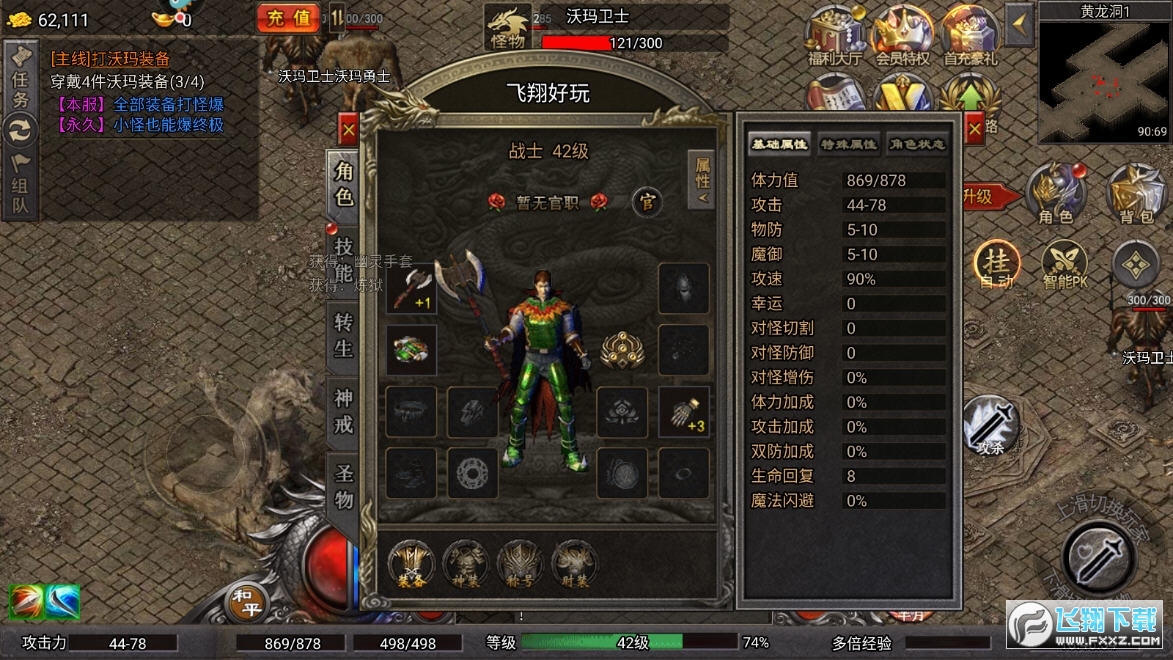
Task: Switch to 特殊属性 special attributes tab
Action: (848, 144)
